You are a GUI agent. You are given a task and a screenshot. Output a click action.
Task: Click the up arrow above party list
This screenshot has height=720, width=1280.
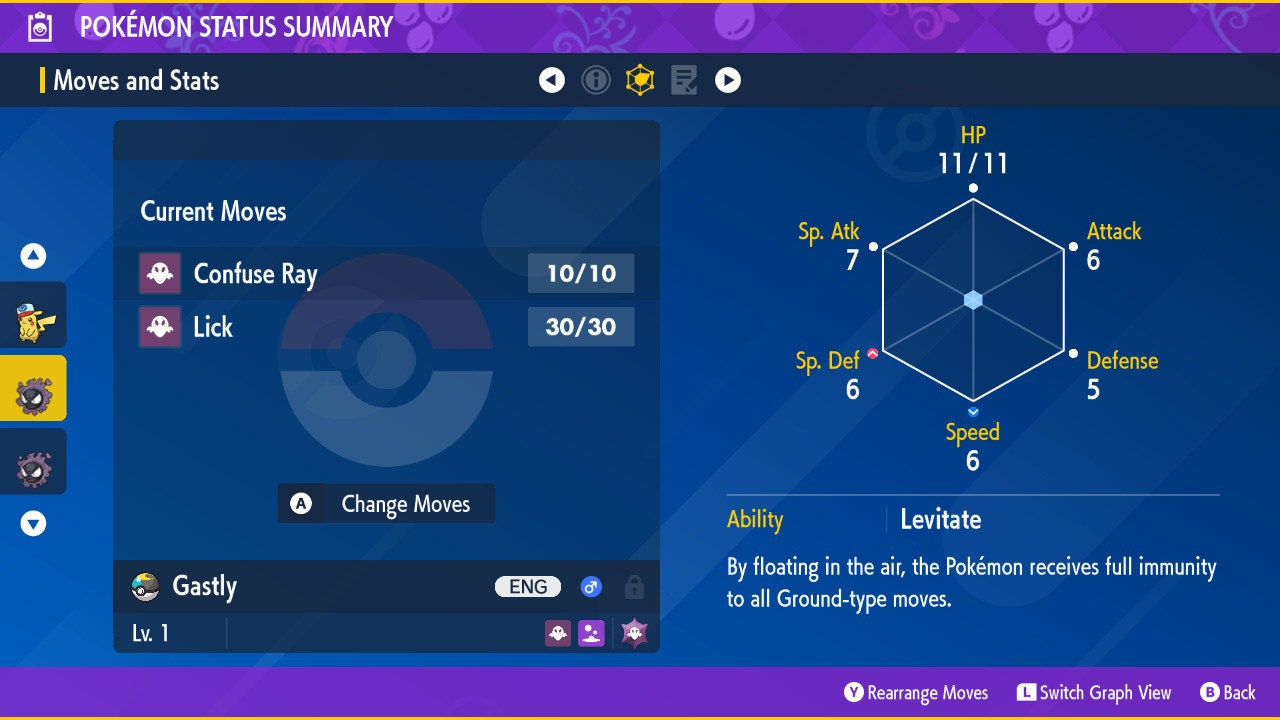(x=34, y=257)
